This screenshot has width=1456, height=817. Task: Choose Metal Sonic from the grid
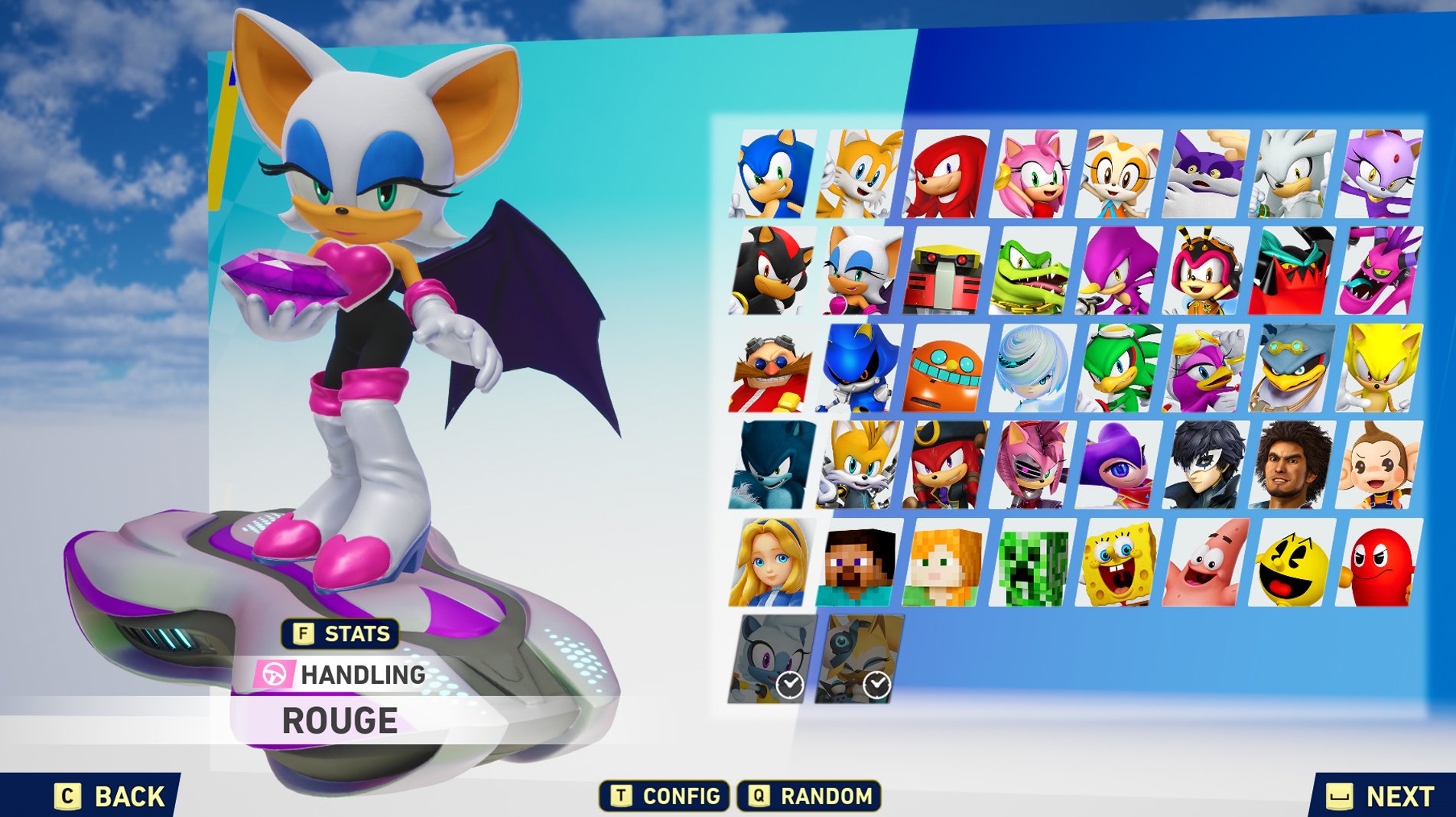pyautogui.click(x=859, y=368)
